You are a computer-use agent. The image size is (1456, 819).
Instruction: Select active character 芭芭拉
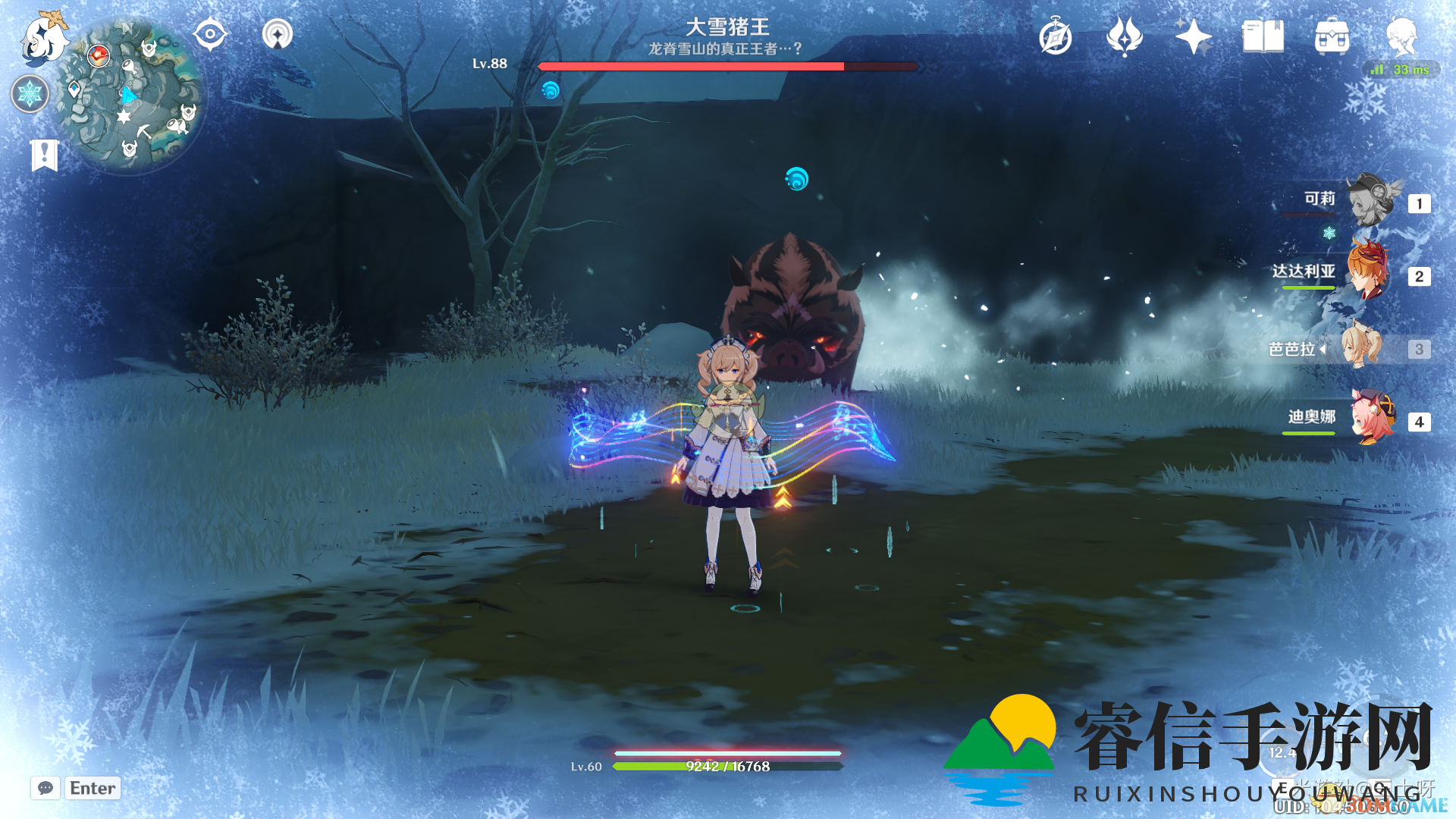click(1362, 348)
